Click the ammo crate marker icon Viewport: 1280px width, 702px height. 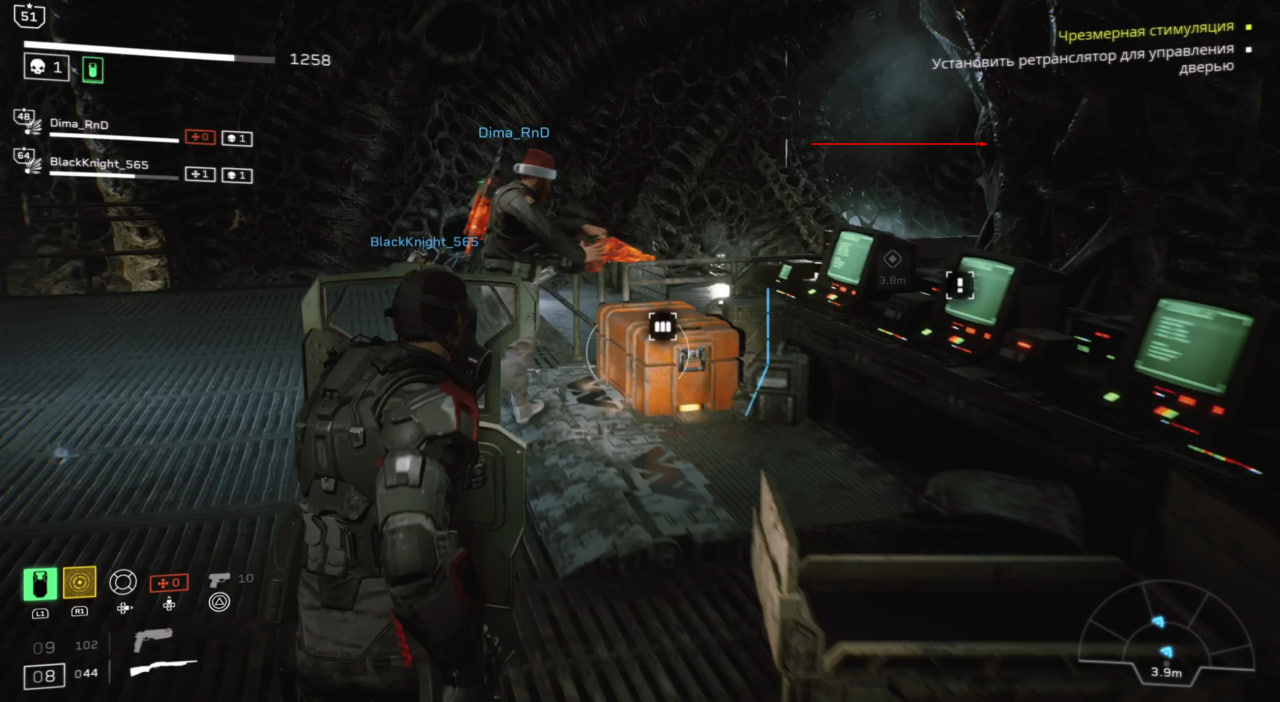point(661,326)
